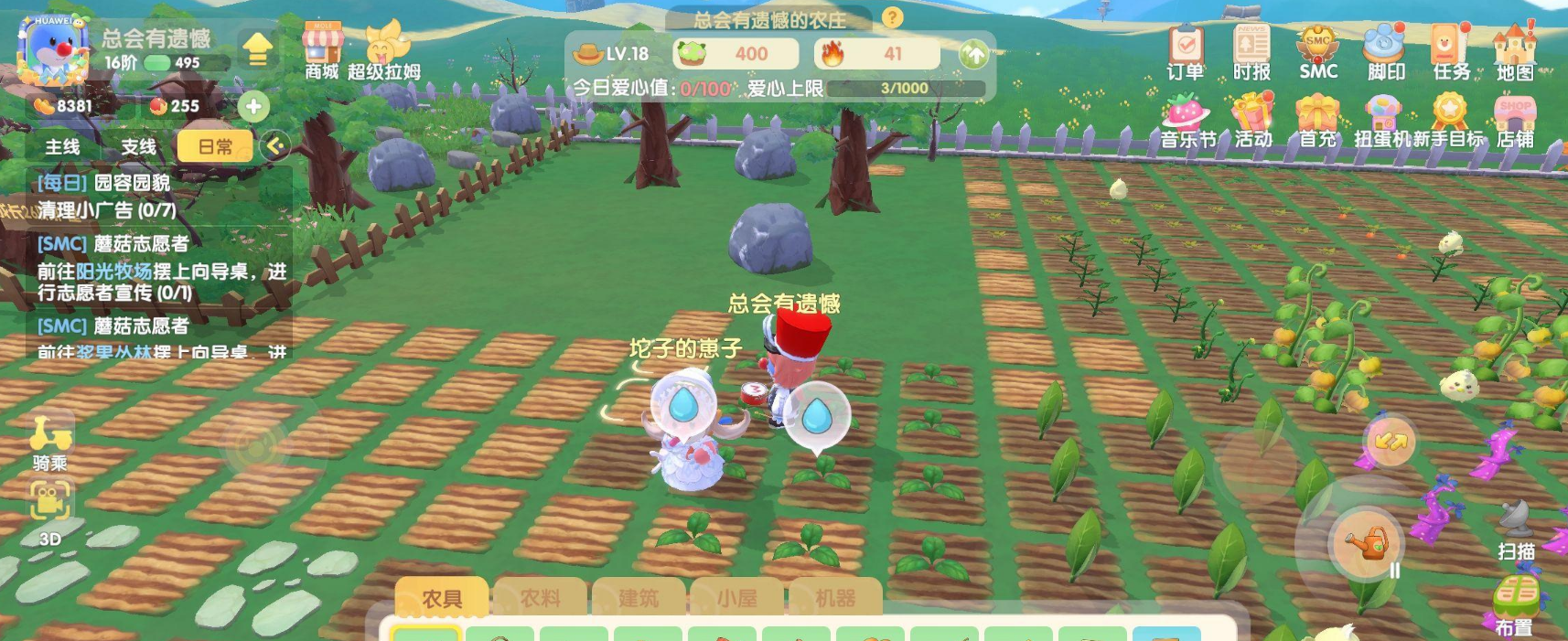This screenshot has width=1568, height=641.
Task: Open the 首充 first recharge offer
Action: click(1317, 123)
